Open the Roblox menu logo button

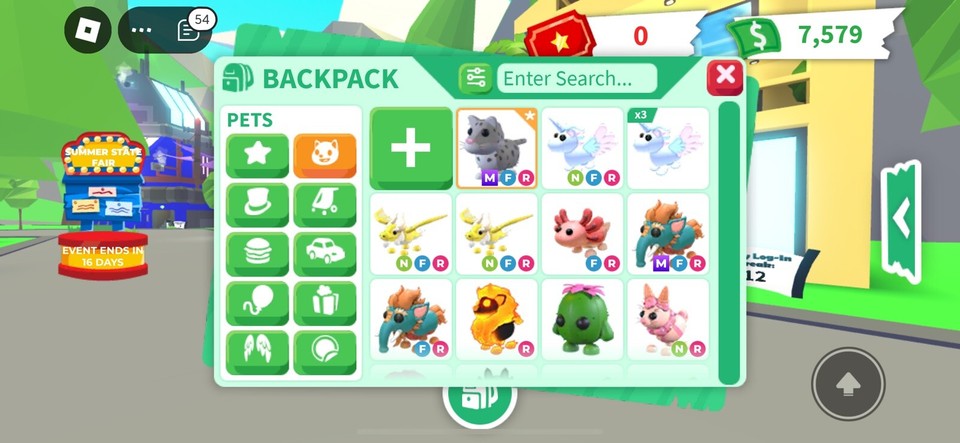pos(88,30)
